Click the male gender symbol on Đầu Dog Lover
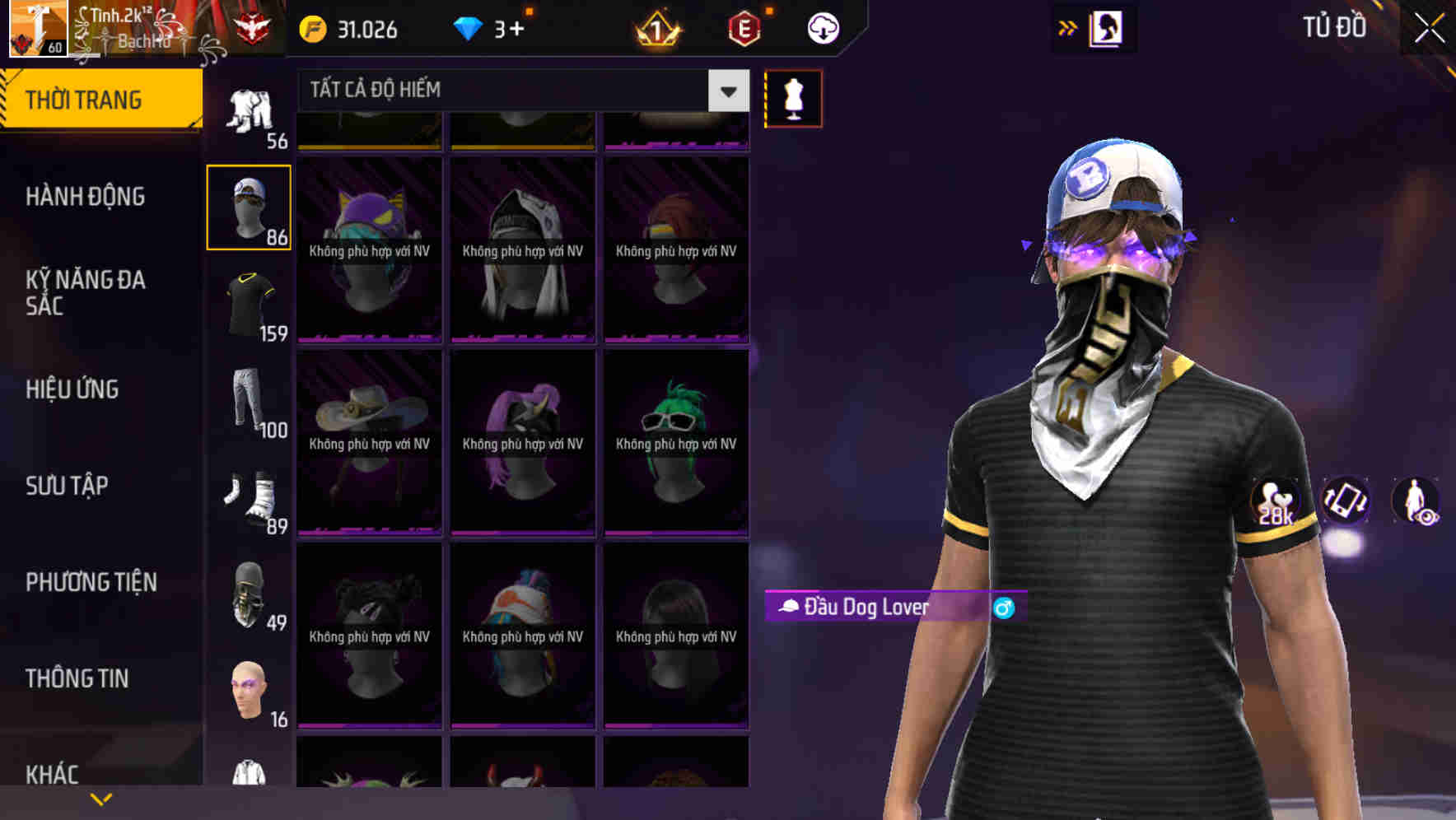This screenshot has width=1456, height=820. tap(1003, 608)
